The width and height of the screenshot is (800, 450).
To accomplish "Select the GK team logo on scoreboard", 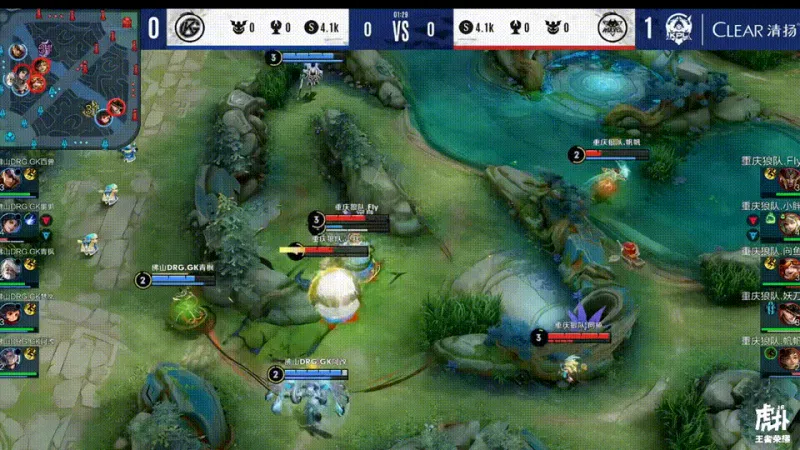I will click(184, 28).
